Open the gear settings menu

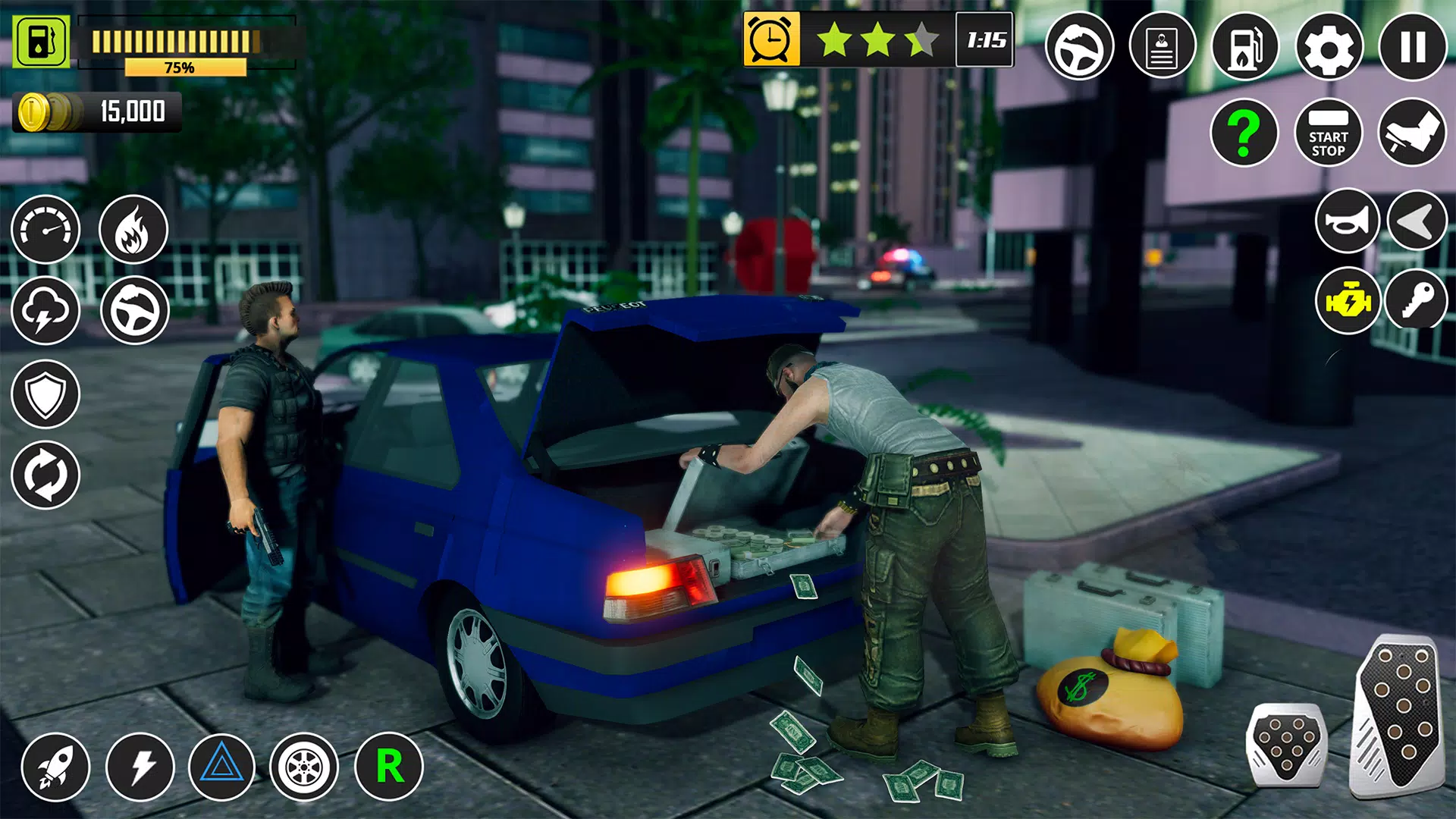coord(1329,47)
